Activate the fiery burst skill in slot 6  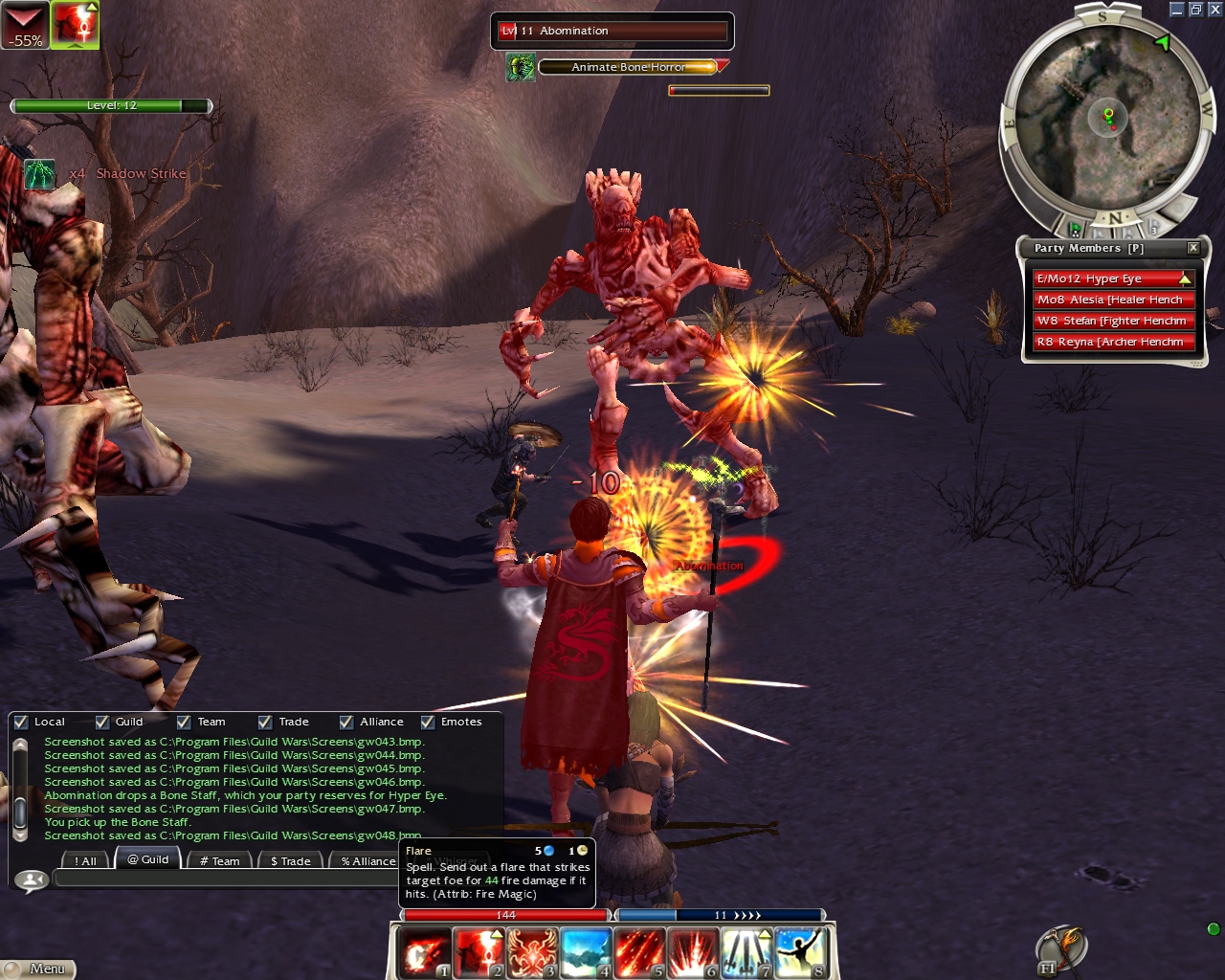tap(693, 953)
